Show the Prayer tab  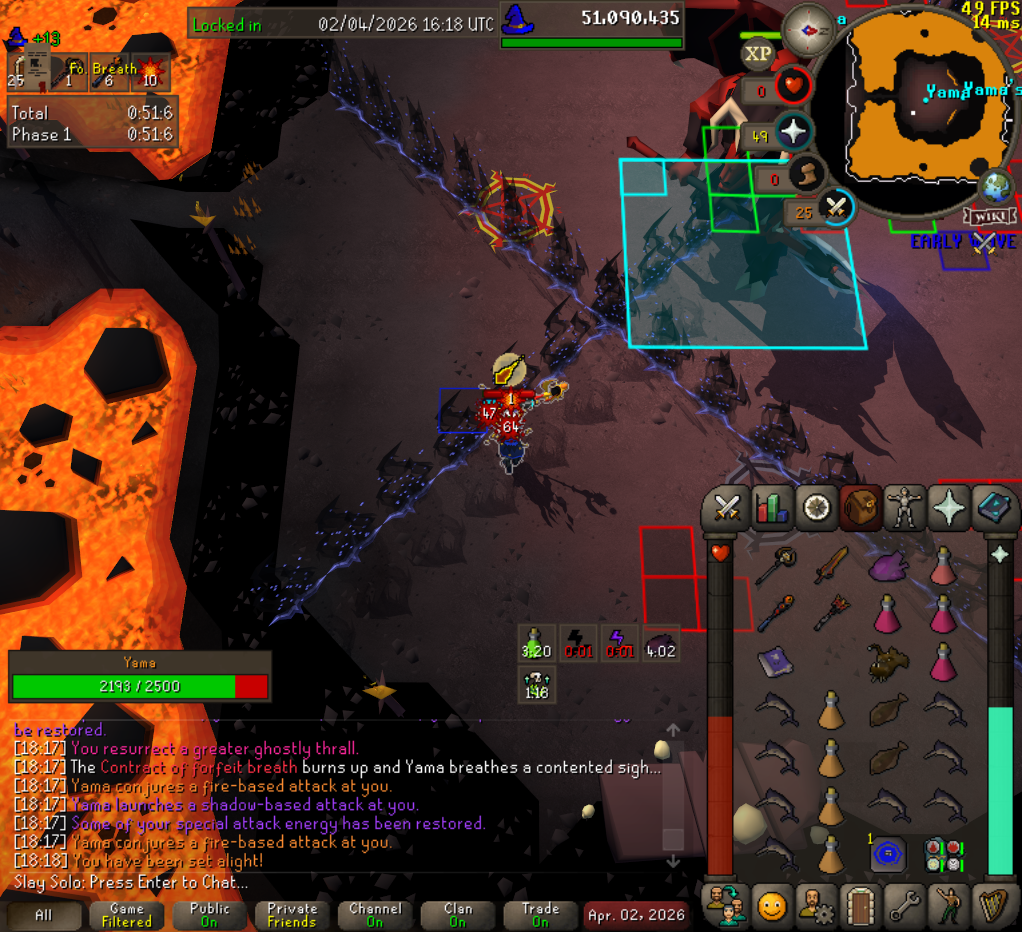click(949, 508)
